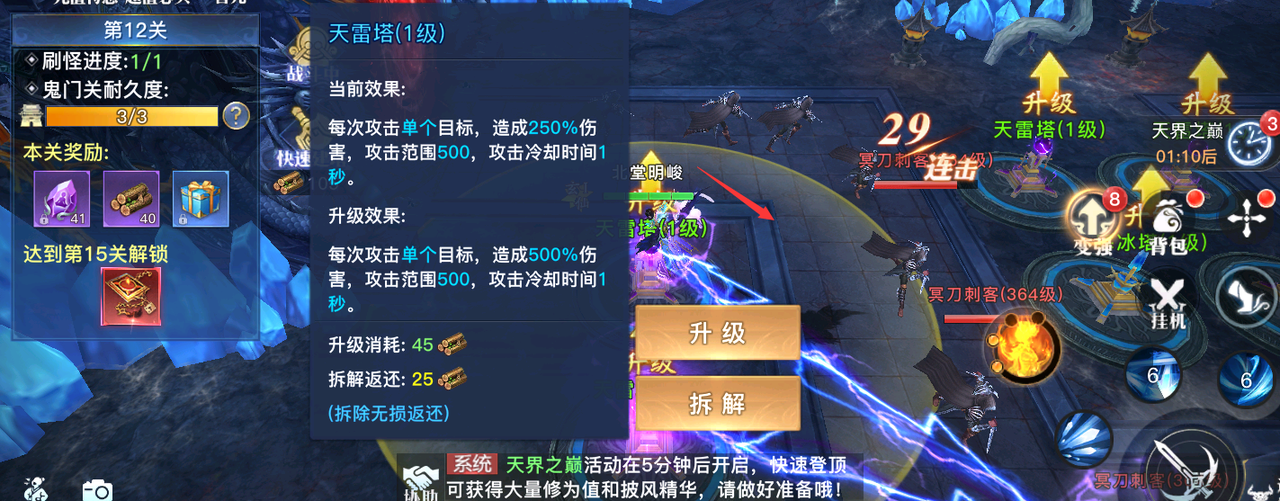Select the wood logs reward icon
The height and width of the screenshot is (501, 1280).
pyautogui.click(x=131, y=199)
